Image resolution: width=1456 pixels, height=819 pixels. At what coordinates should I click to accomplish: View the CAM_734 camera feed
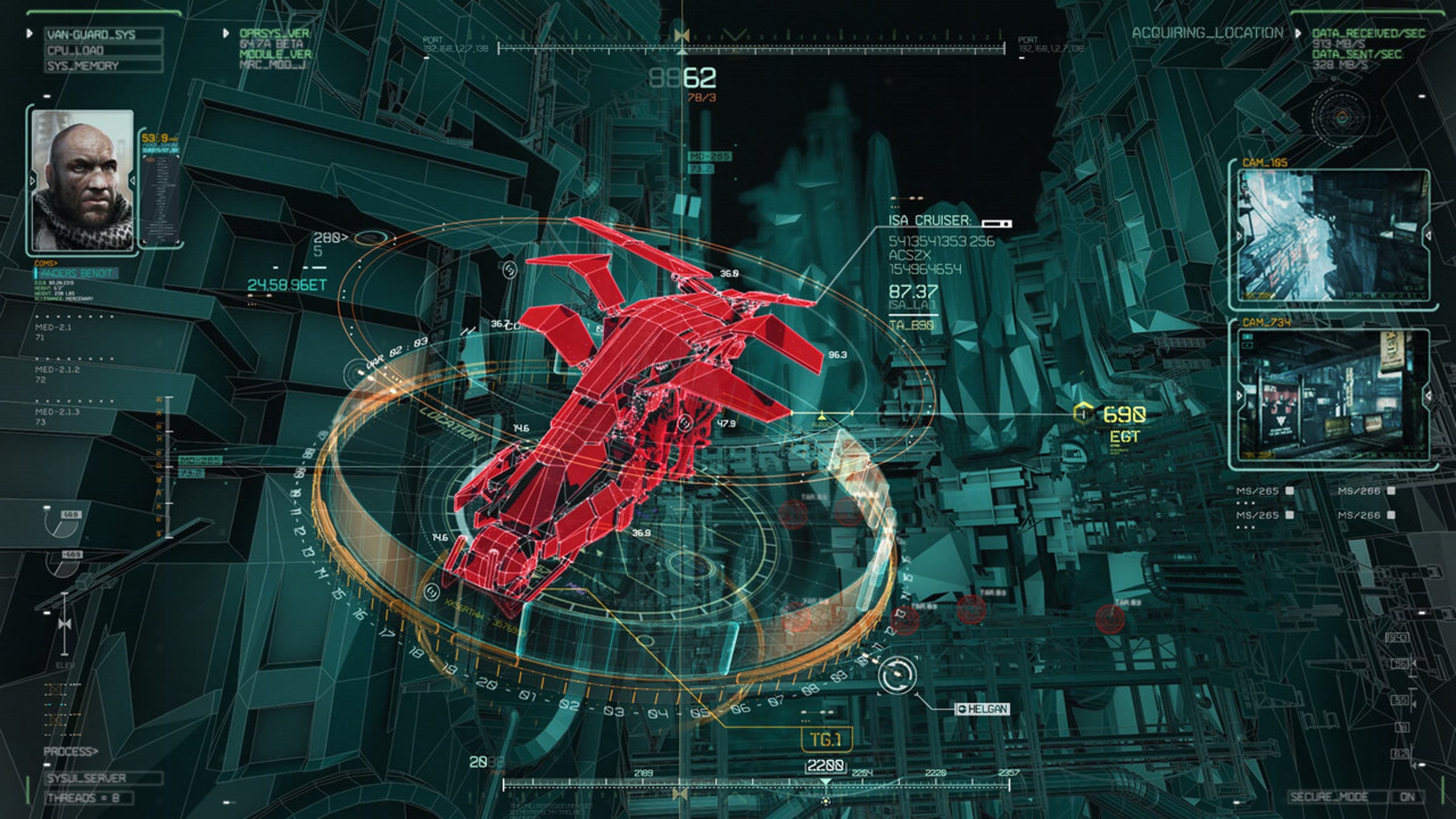[1333, 395]
